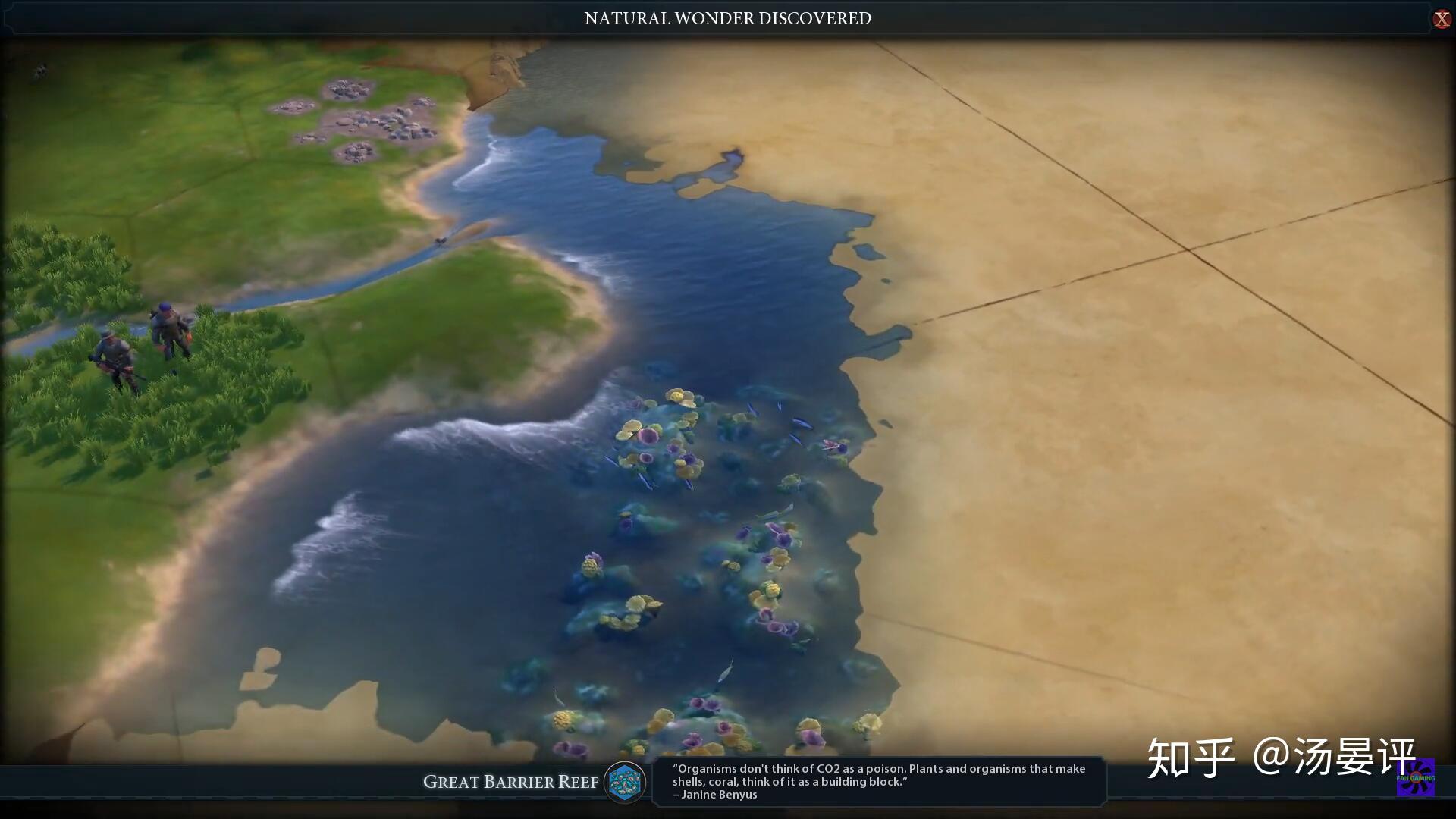Close the Natural Wonder Discovered screen
This screenshot has height=819, width=1456.
tap(1441, 19)
